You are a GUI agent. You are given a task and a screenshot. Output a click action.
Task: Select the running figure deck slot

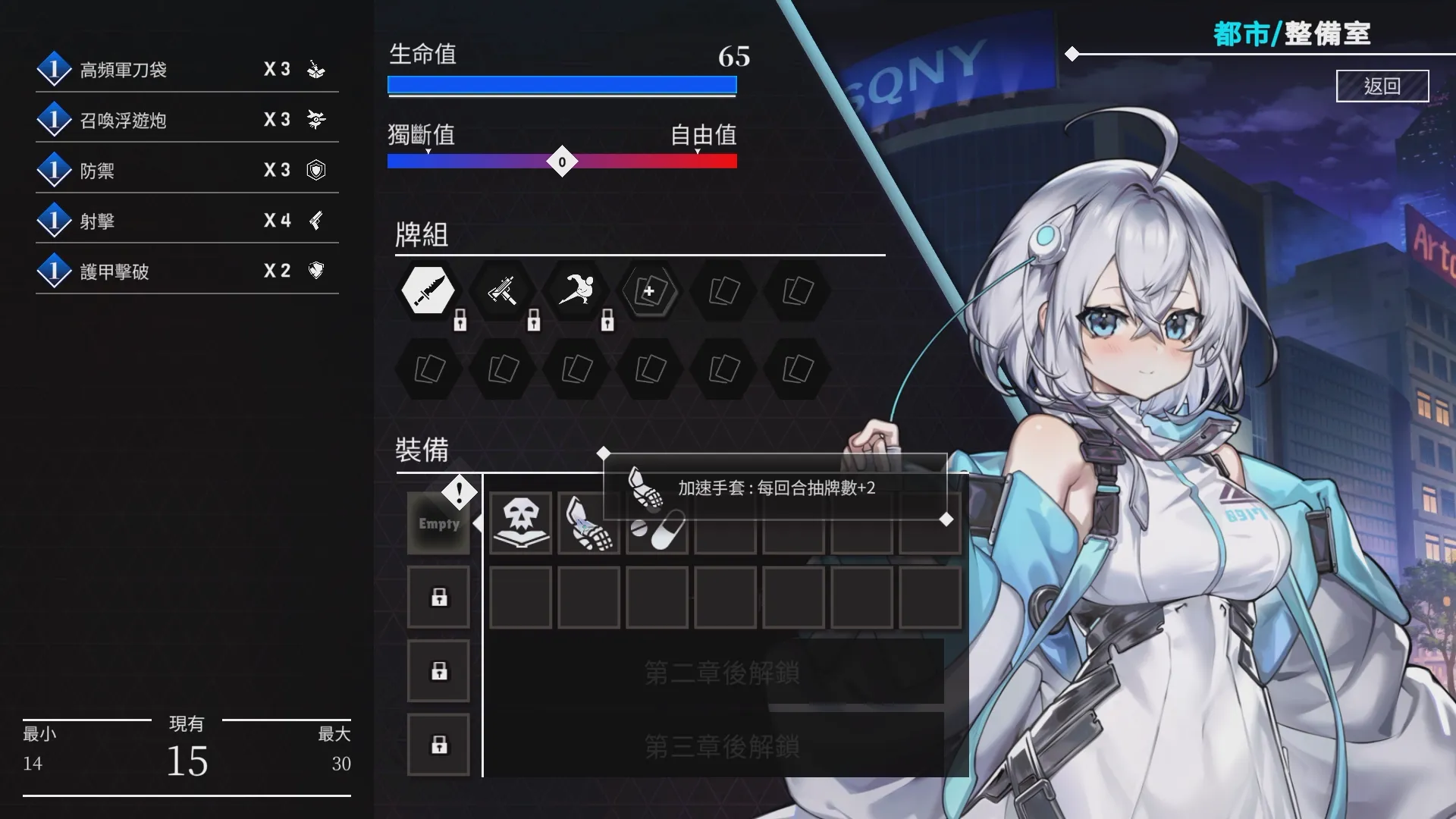(576, 290)
